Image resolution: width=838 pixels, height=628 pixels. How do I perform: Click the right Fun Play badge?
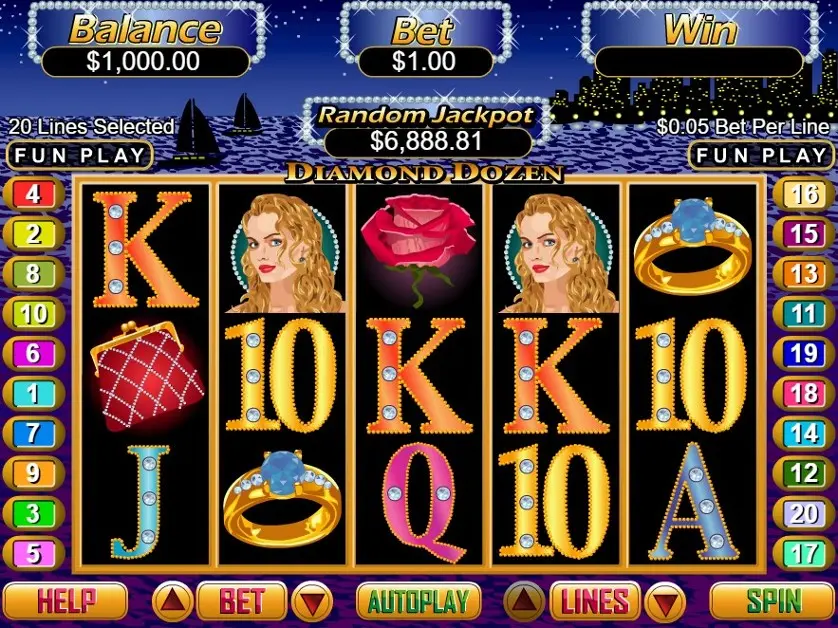(x=762, y=156)
